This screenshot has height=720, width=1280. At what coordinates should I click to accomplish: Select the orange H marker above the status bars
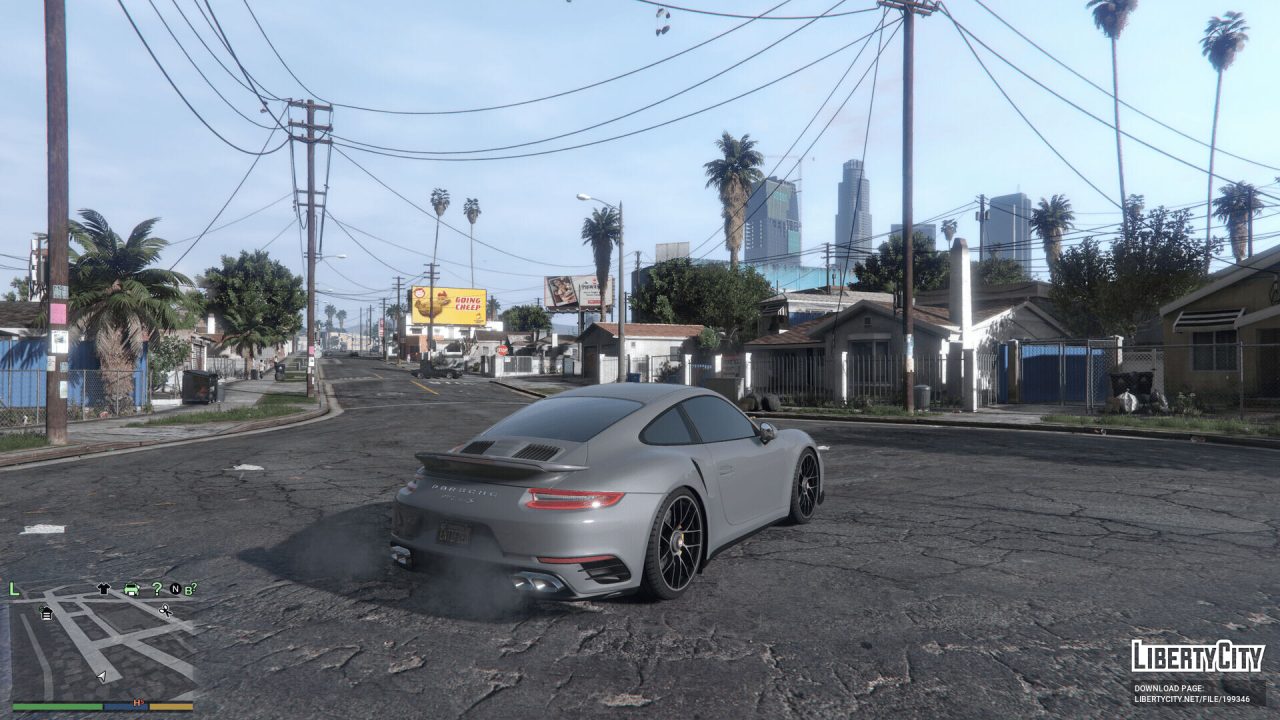(137, 702)
